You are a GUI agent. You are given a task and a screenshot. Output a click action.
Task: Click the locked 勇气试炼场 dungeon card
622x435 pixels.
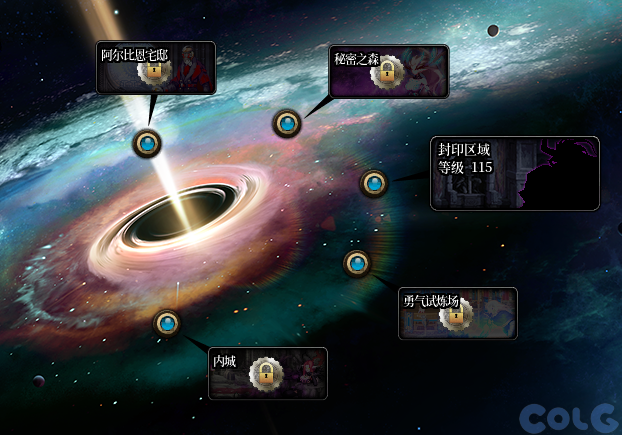coord(457,313)
